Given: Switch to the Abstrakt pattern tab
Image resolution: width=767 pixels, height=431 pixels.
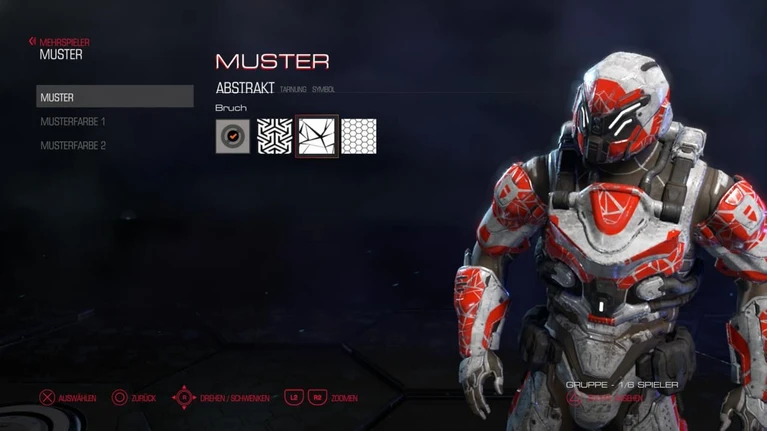Looking at the screenshot, I should tap(245, 88).
